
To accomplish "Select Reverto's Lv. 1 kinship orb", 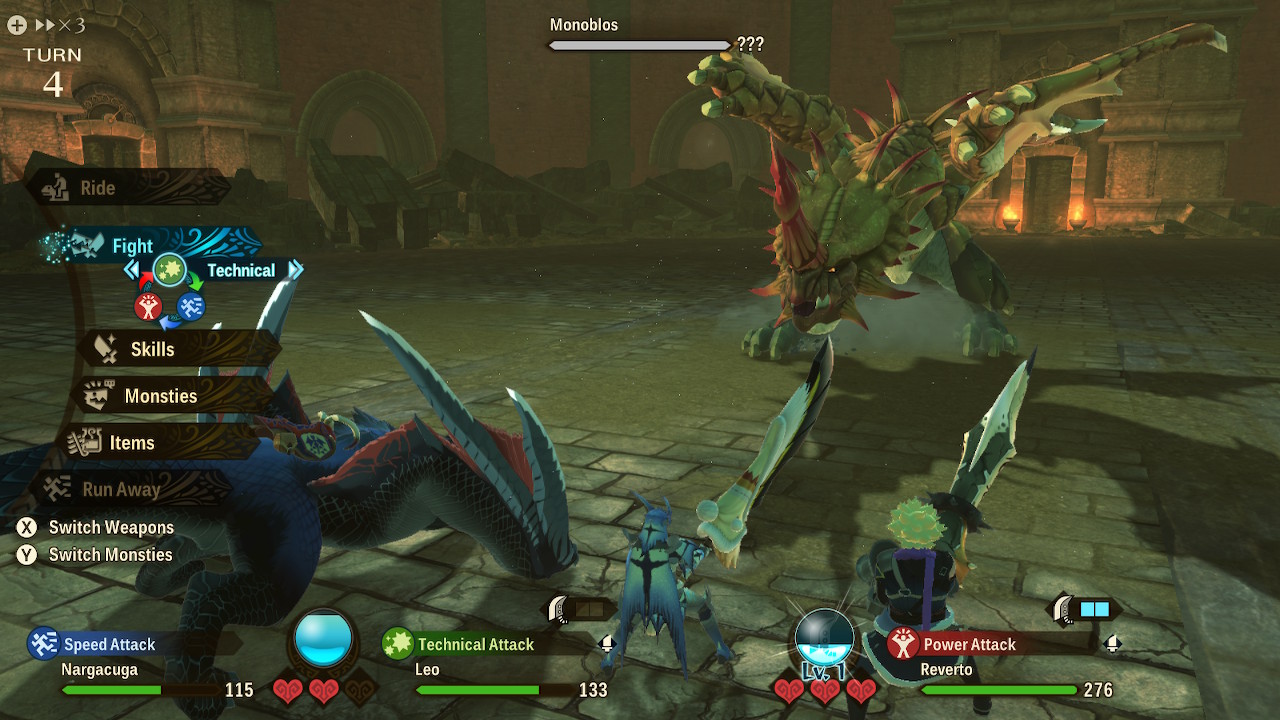I will click(824, 640).
